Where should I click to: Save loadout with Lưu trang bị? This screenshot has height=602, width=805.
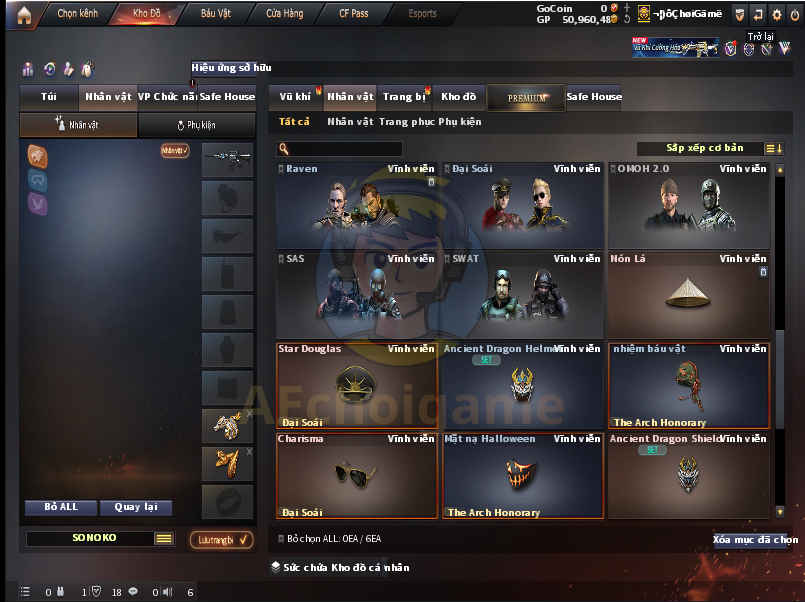221,540
